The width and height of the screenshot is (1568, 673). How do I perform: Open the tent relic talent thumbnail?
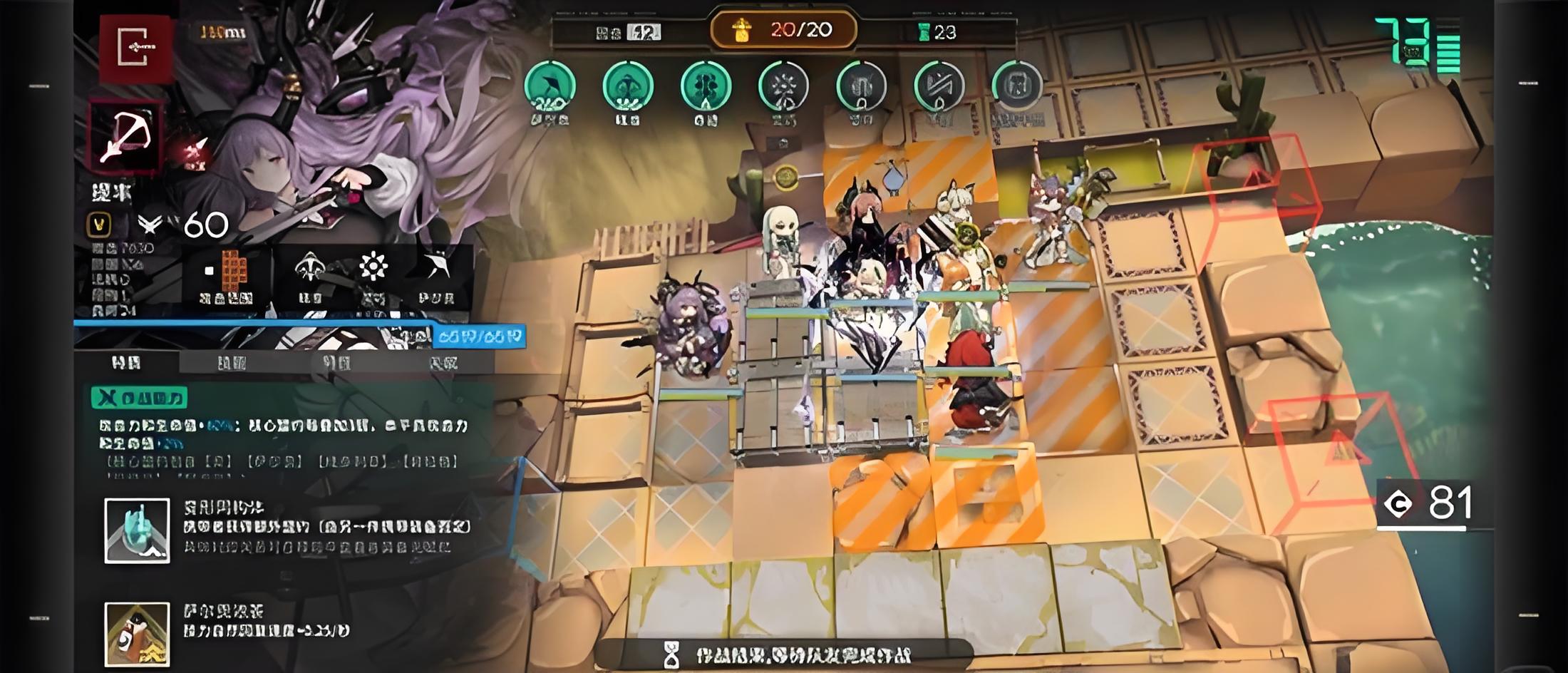click(x=137, y=634)
